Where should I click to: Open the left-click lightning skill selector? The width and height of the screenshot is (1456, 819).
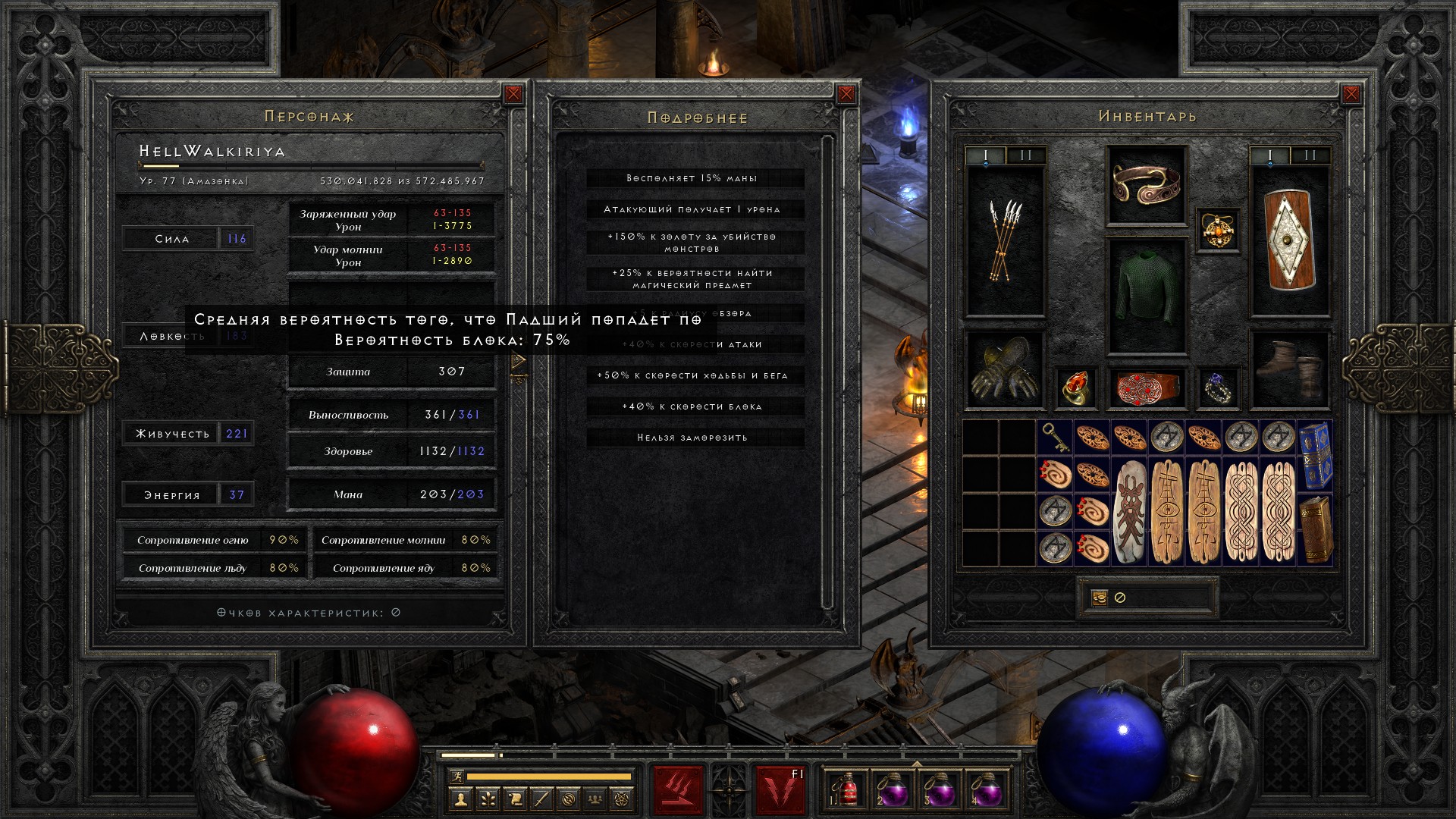(x=678, y=789)
